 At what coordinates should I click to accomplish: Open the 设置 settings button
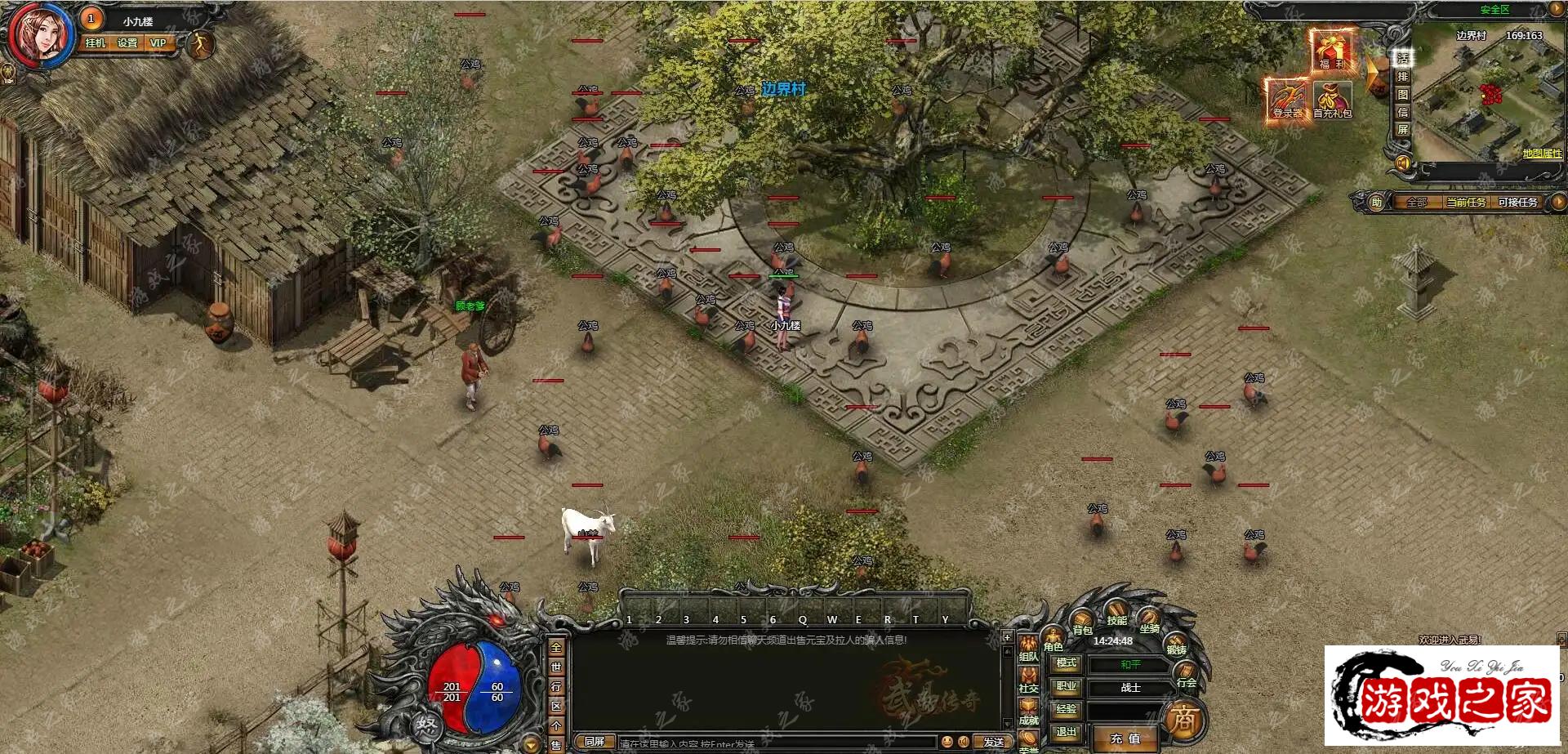pyautogui.click(x=127, y=43)
